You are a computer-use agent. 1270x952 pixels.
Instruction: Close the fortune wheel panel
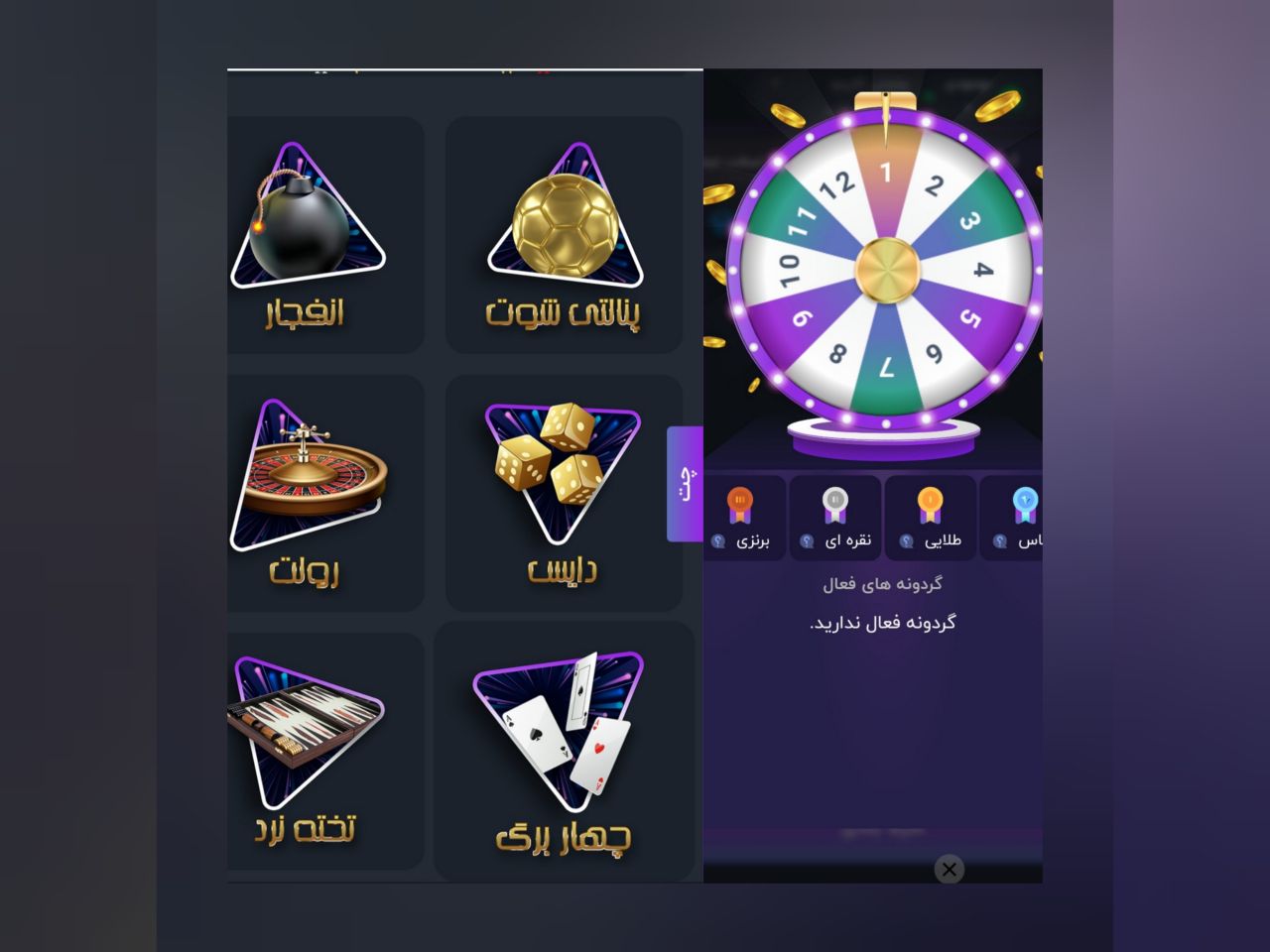coord(950,870)
